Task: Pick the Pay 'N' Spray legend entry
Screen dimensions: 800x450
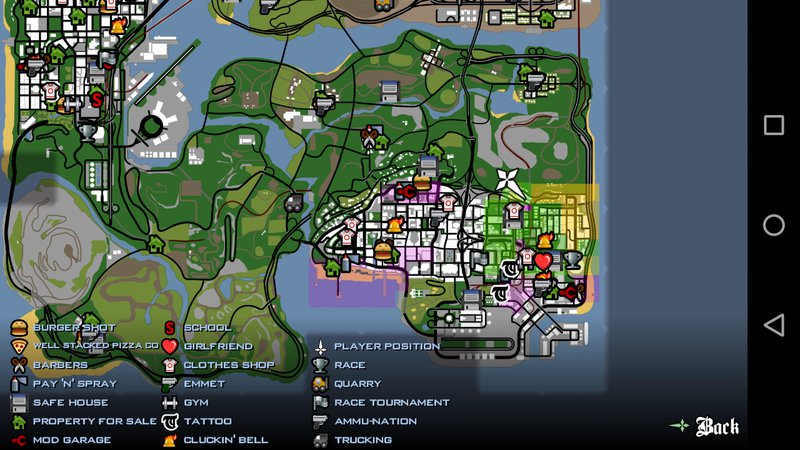Action: [x=74, y=384]
